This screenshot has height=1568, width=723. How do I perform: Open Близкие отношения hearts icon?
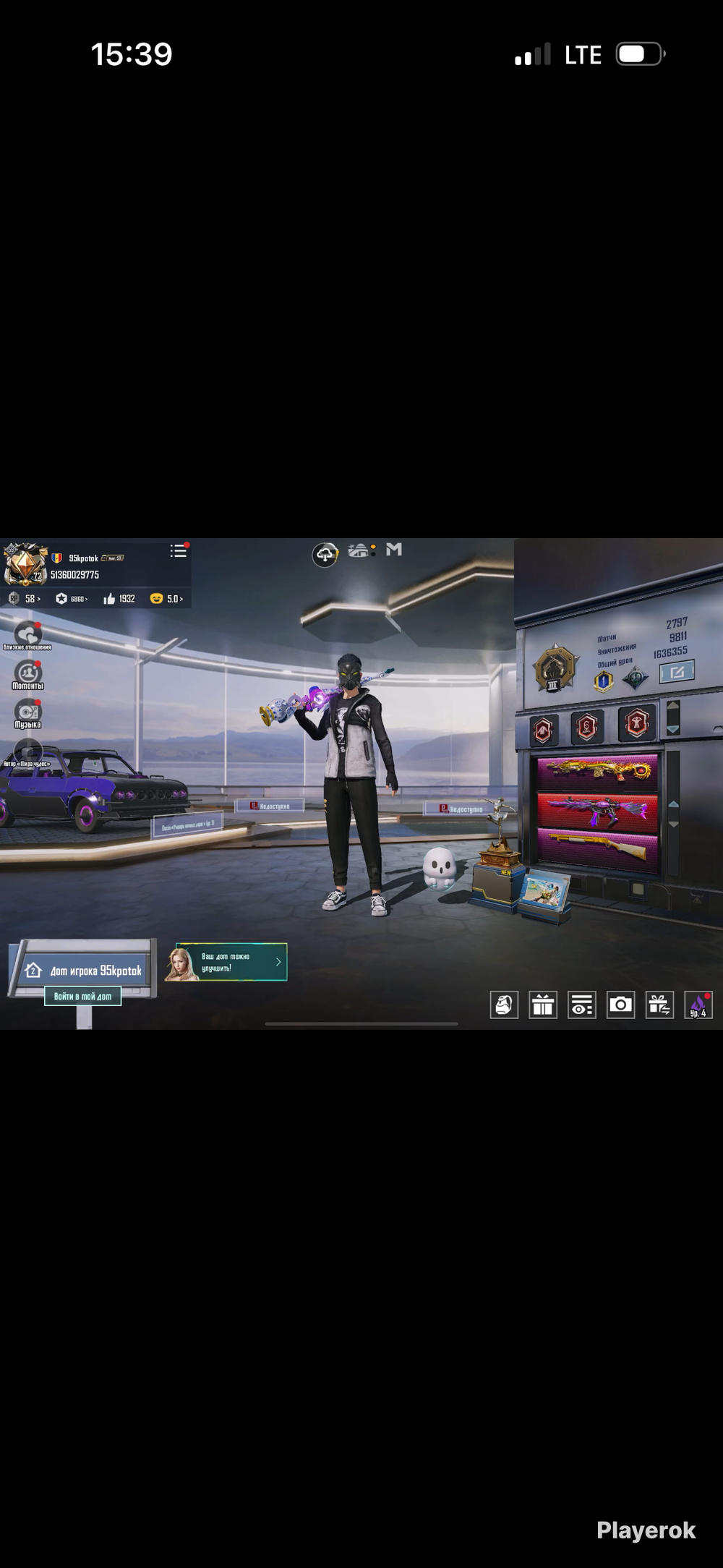click(x=27, y=634)
